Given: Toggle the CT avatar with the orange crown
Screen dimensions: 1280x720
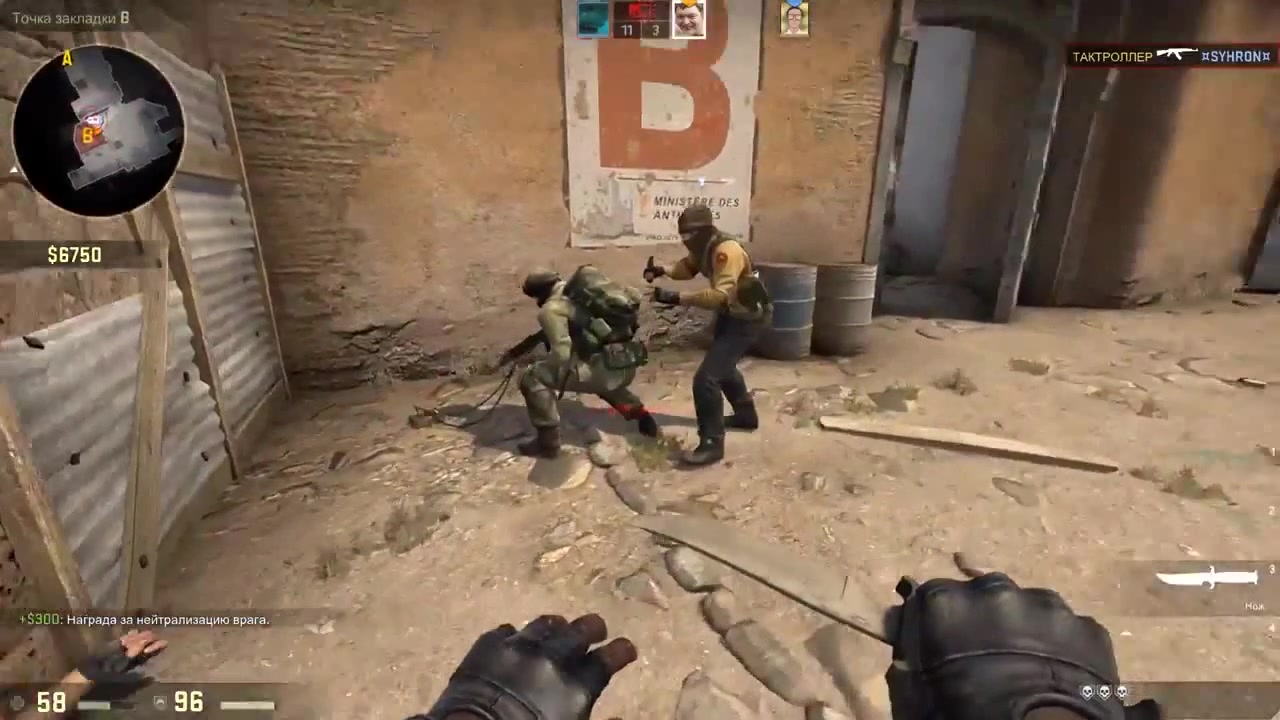Looking at the screenshot, I should coord(689,18).
